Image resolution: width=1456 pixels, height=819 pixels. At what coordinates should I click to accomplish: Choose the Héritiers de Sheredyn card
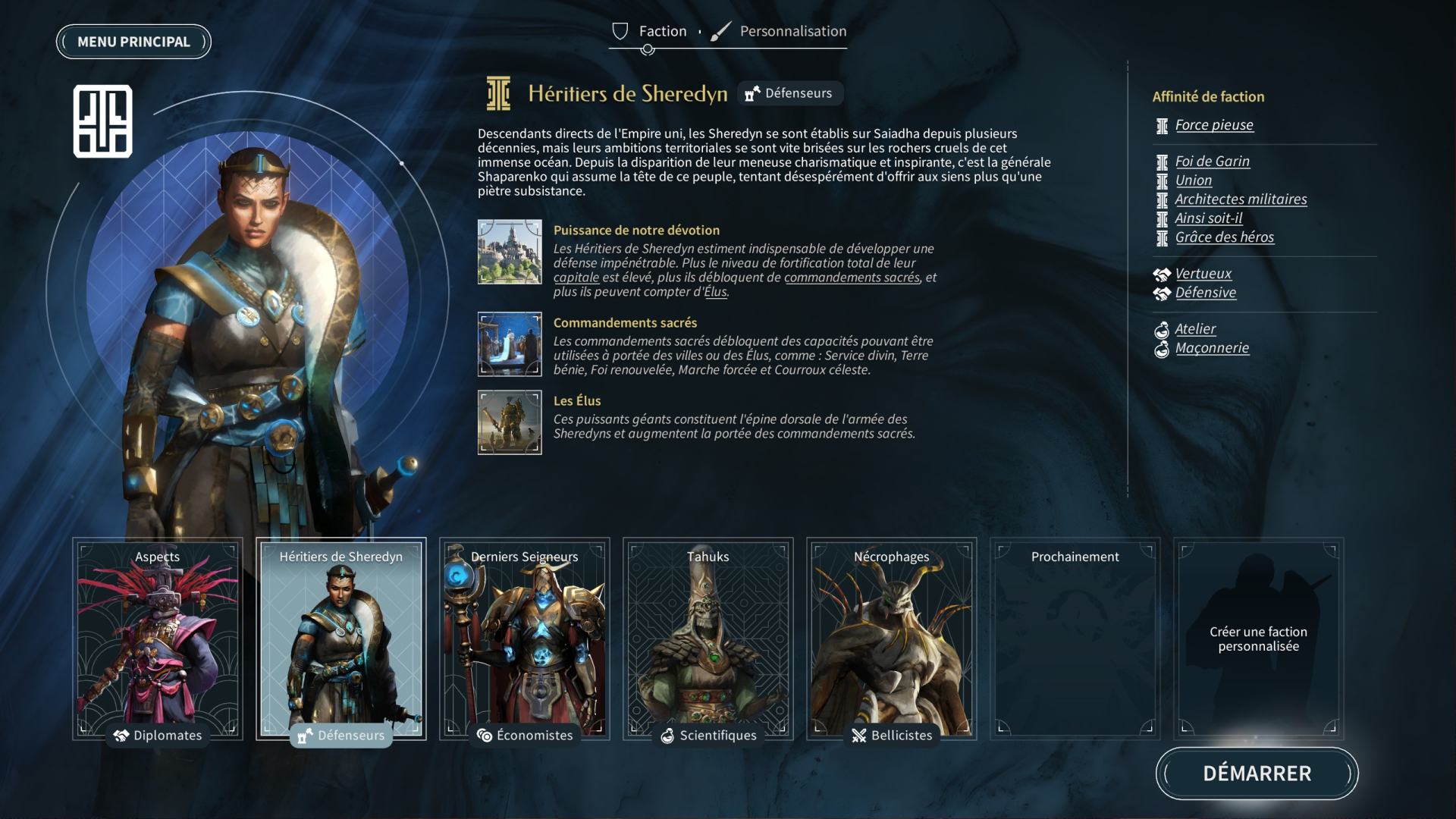tap(341, 639)
